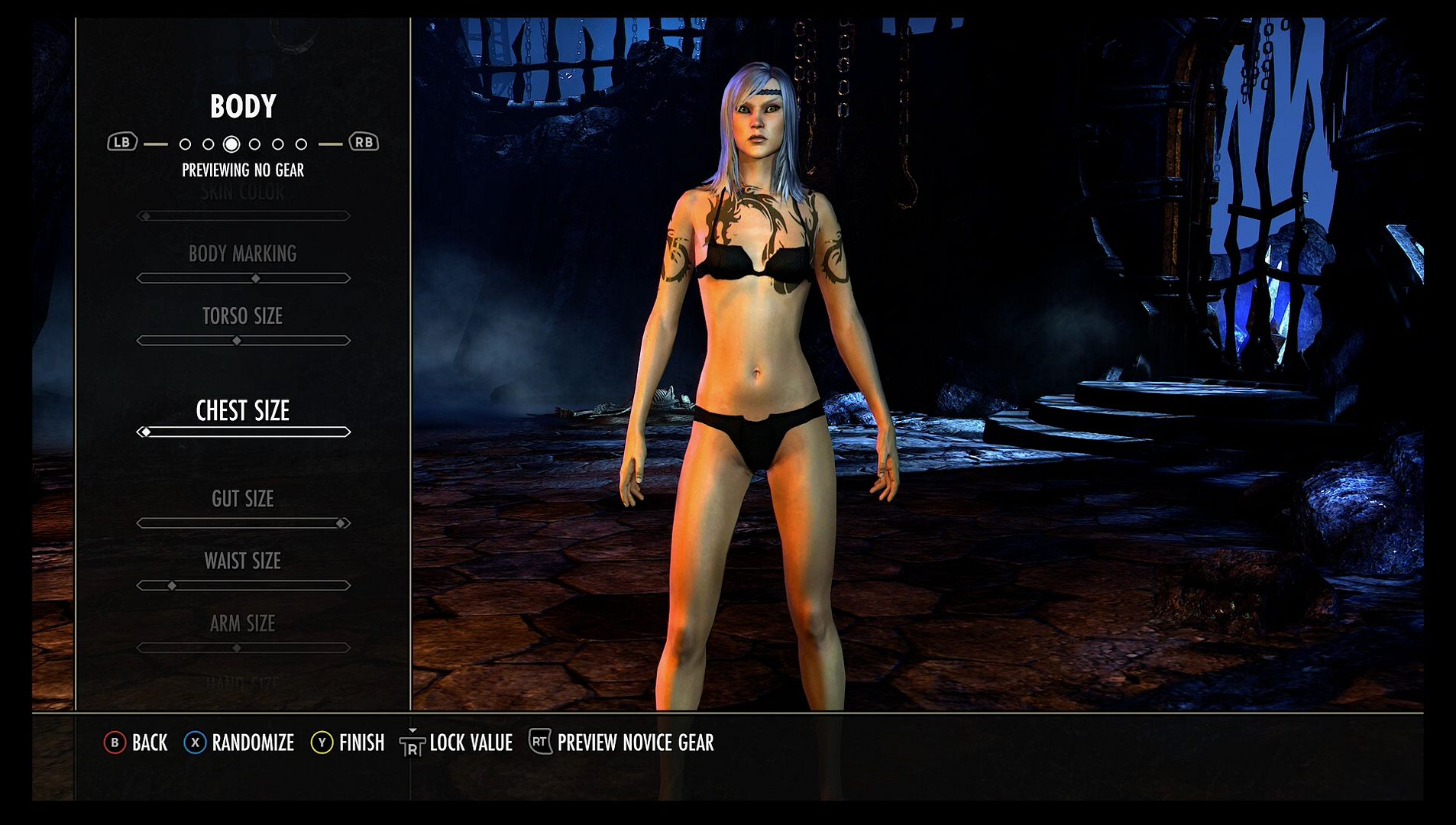Click the Back option
The image size is (1456, 825).
(136, 742)
